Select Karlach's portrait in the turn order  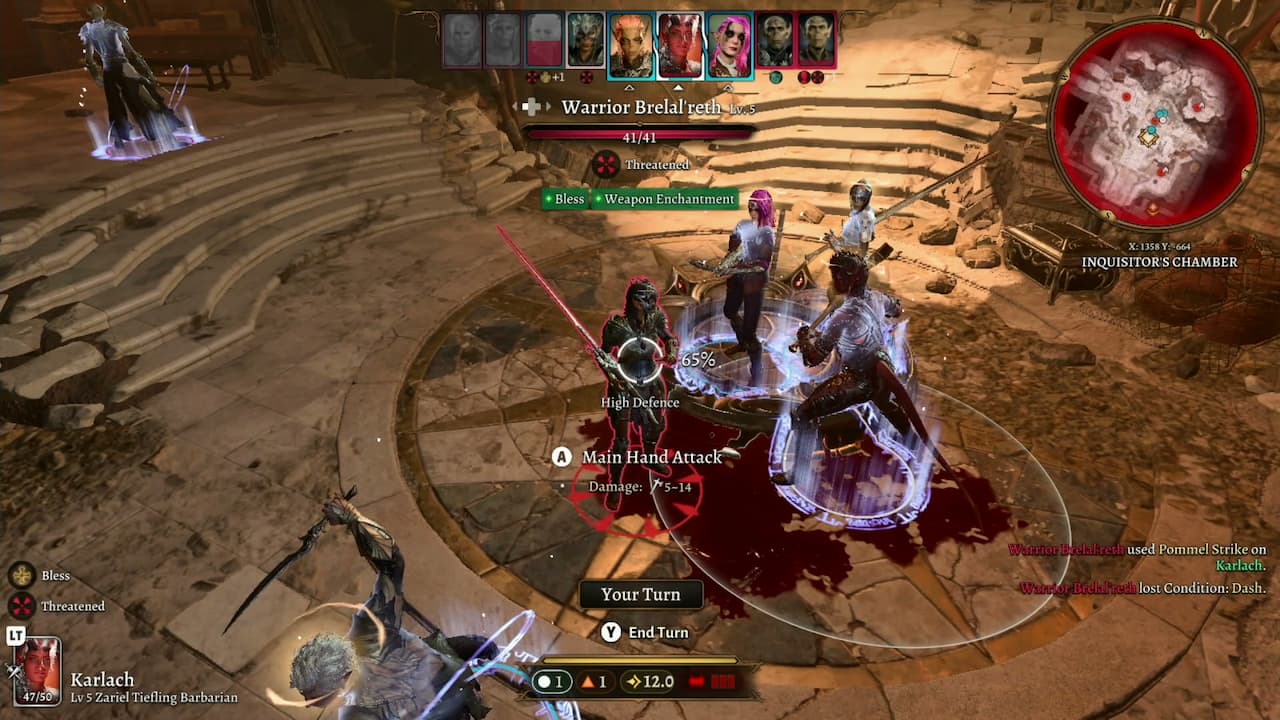680,46
